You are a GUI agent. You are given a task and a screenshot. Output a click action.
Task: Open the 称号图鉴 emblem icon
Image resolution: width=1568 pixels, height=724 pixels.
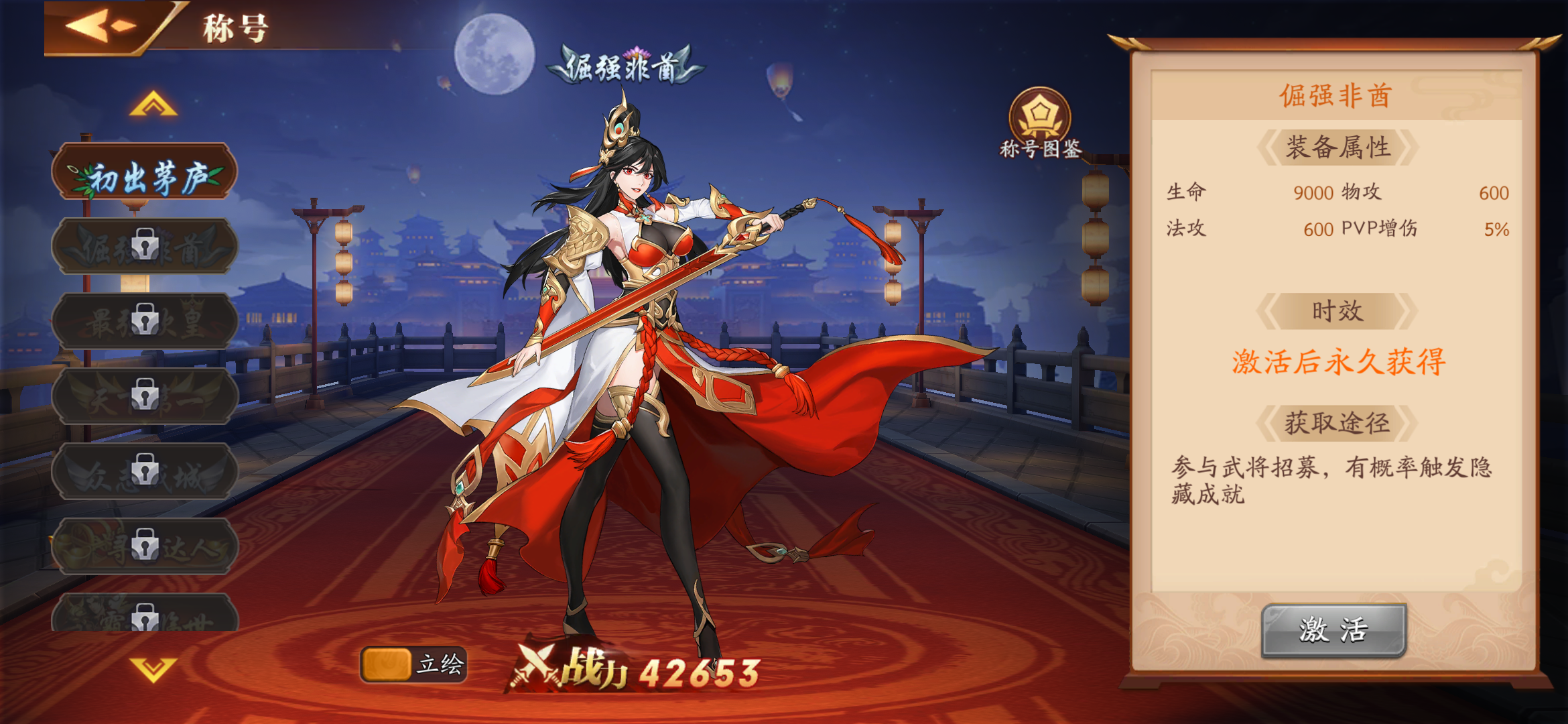click(x=1041, y=113)
